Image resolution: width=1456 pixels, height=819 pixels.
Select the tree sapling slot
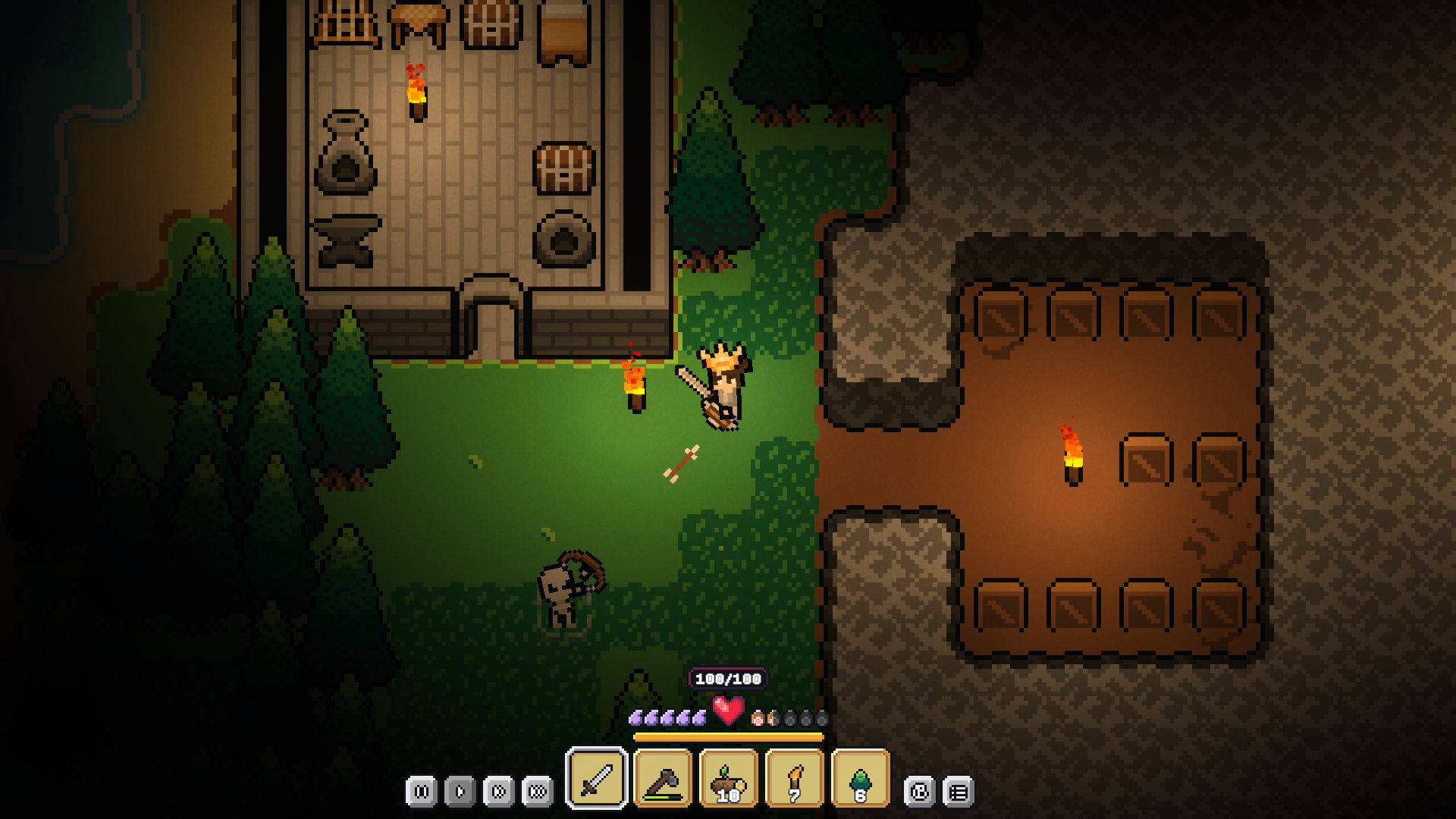click(x=861, y=778)
